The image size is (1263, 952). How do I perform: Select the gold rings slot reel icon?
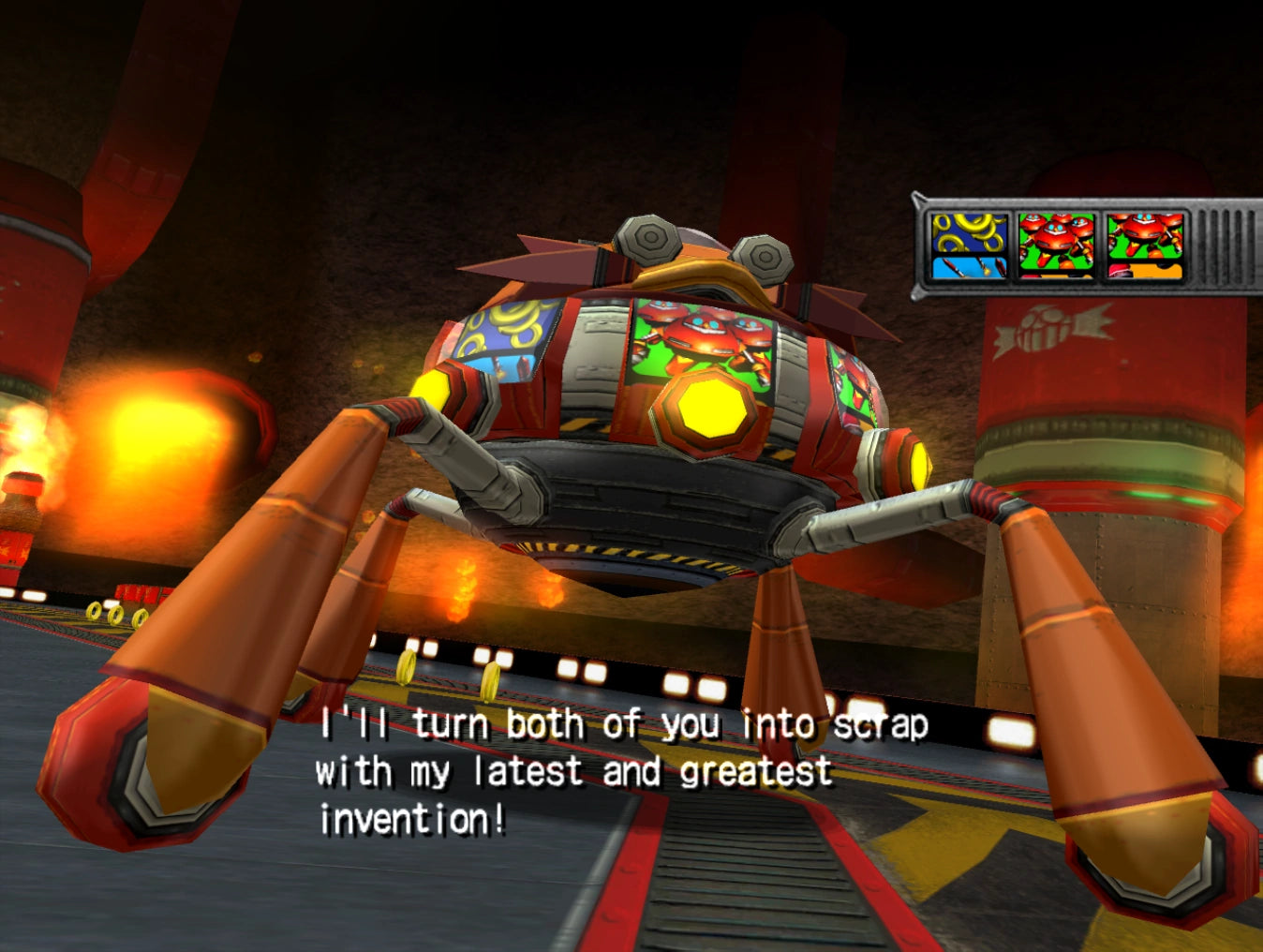(x=969, y=246)
